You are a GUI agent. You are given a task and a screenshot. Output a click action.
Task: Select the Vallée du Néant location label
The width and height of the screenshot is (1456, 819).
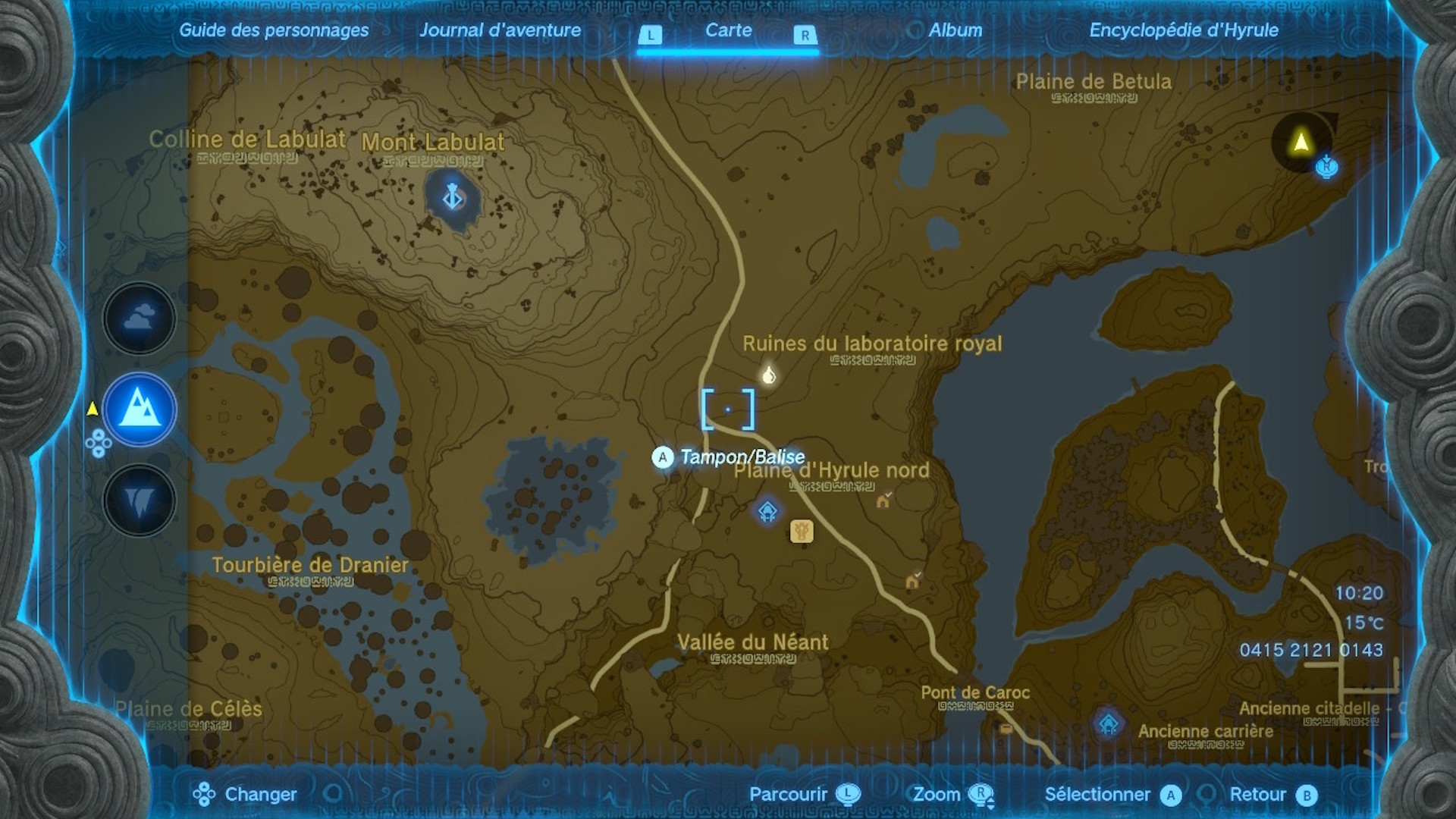752,642
